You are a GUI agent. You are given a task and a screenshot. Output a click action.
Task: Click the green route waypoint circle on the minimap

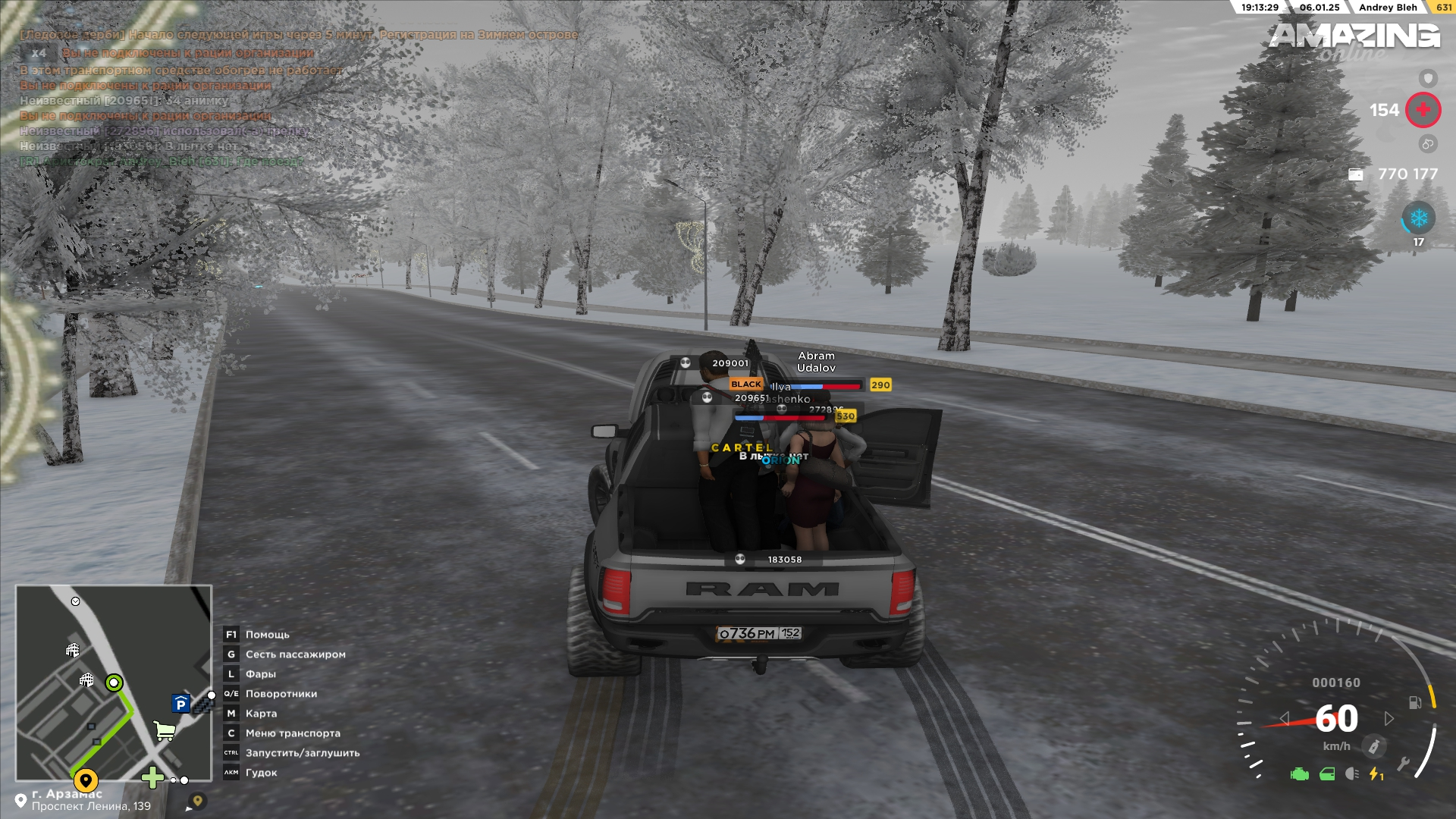[x=114, y=683]
